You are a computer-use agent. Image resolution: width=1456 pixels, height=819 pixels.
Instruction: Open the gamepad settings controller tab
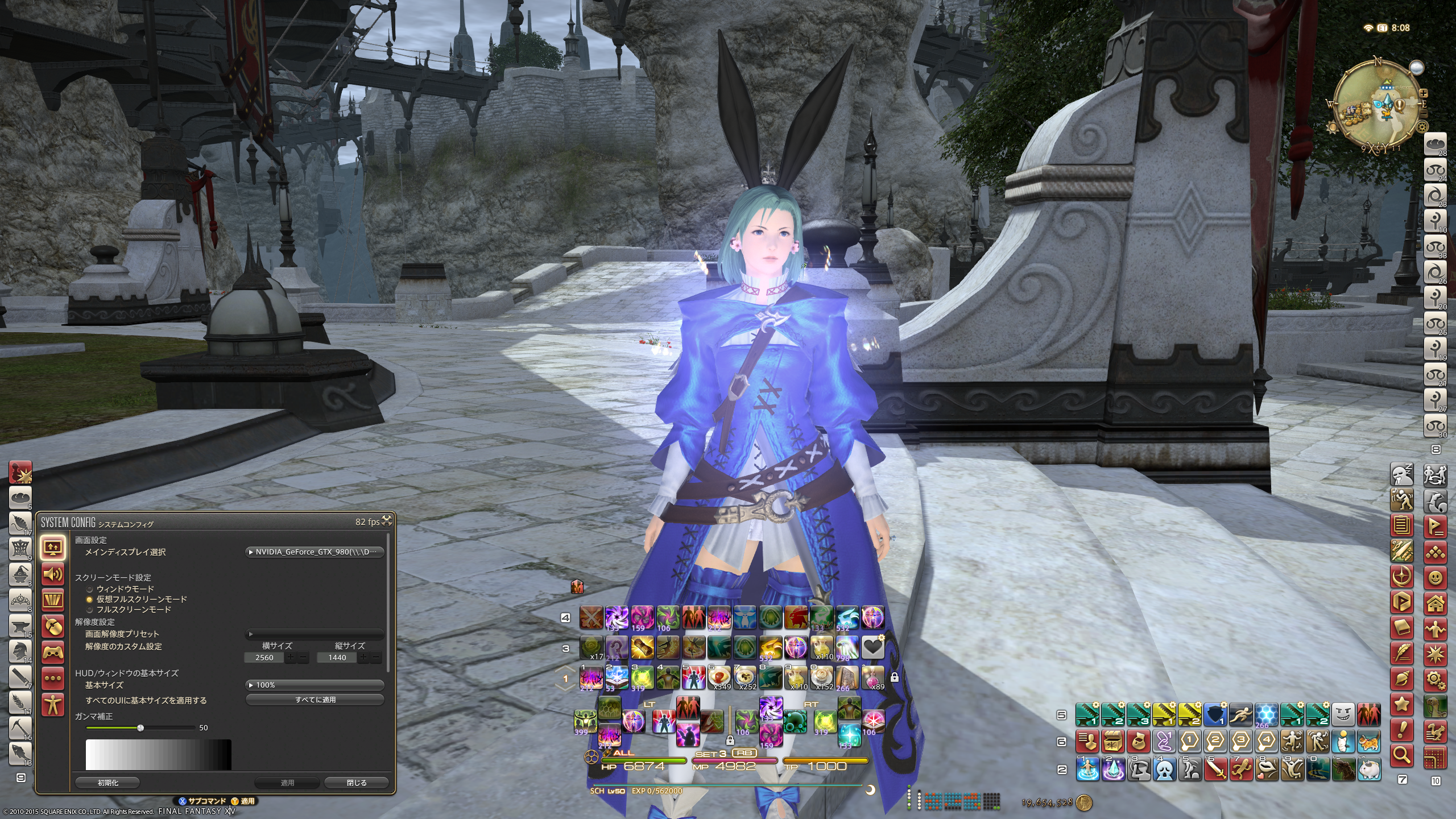pyautogui.click(x=53, y=652)
